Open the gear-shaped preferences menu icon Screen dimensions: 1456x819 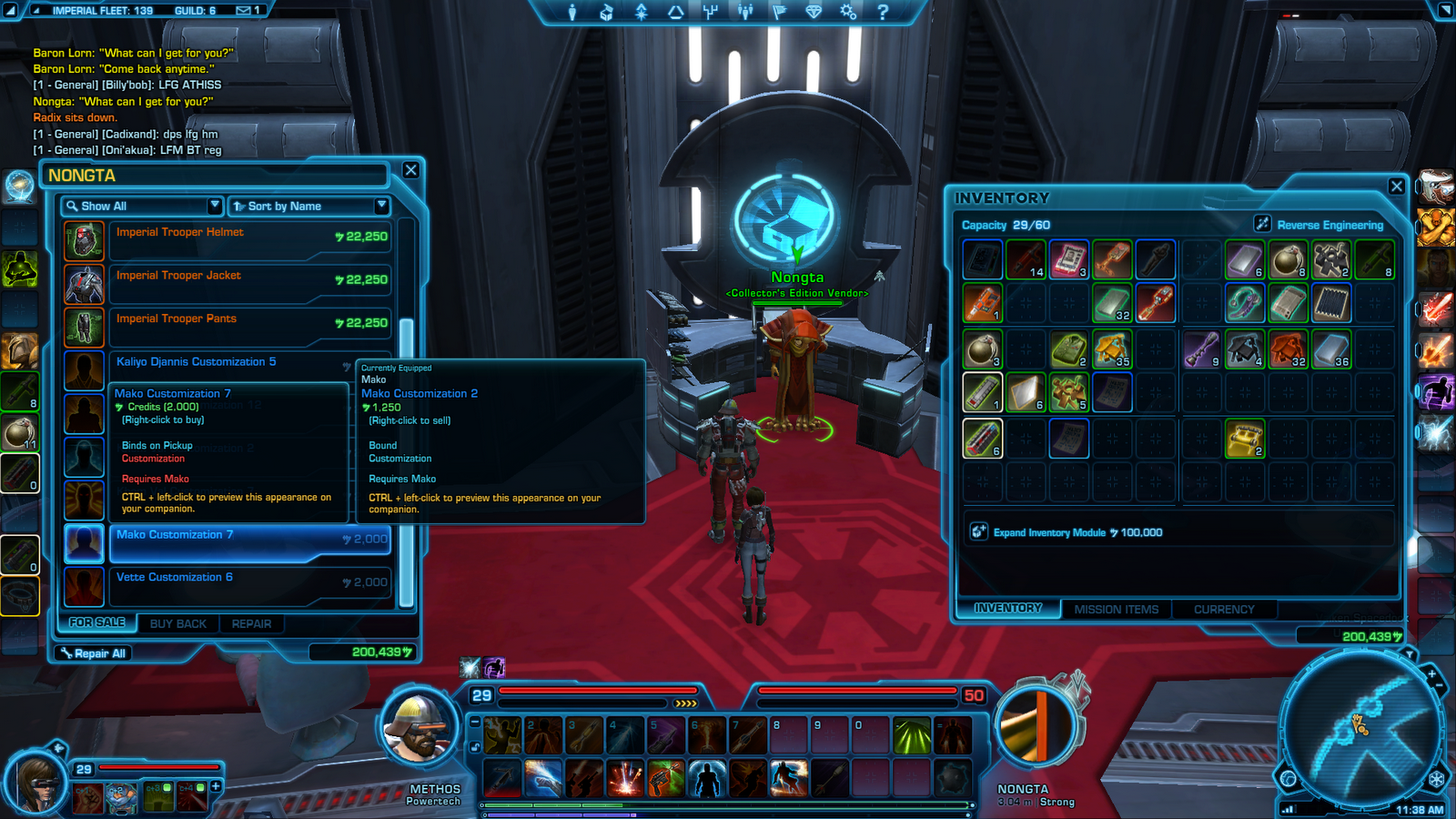coord(848,12)
